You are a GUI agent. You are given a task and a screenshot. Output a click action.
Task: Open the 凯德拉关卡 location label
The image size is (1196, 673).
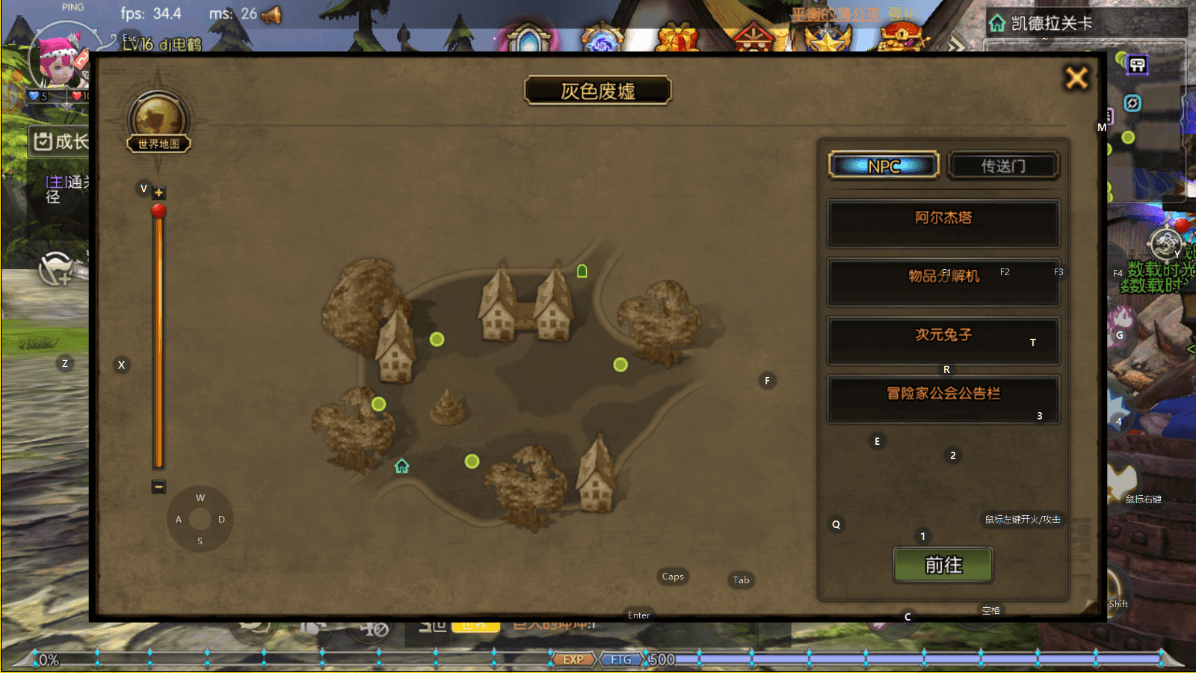point(1045,23)
